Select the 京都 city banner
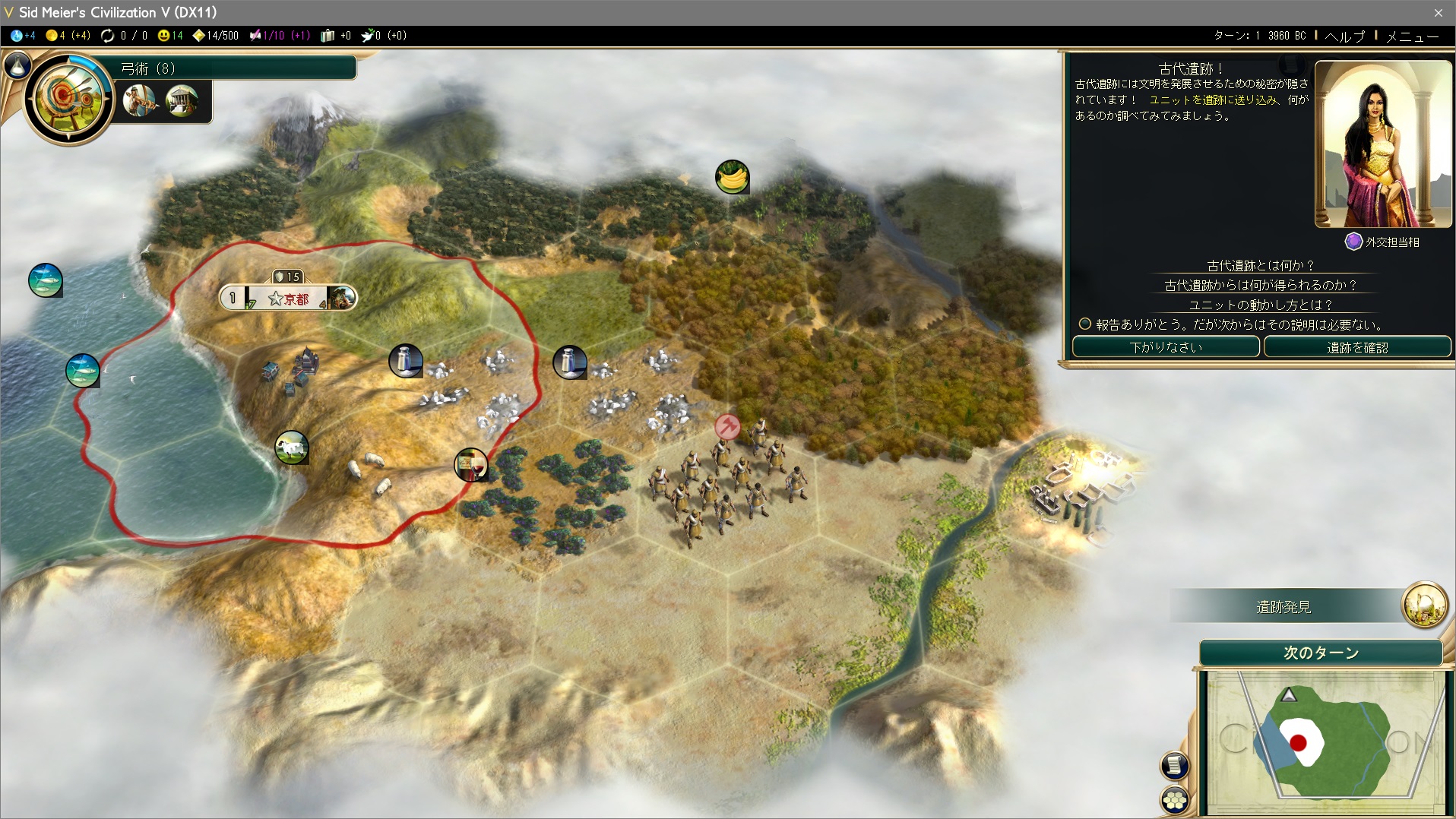The image size is (1456, 819). tap(288, 299)
